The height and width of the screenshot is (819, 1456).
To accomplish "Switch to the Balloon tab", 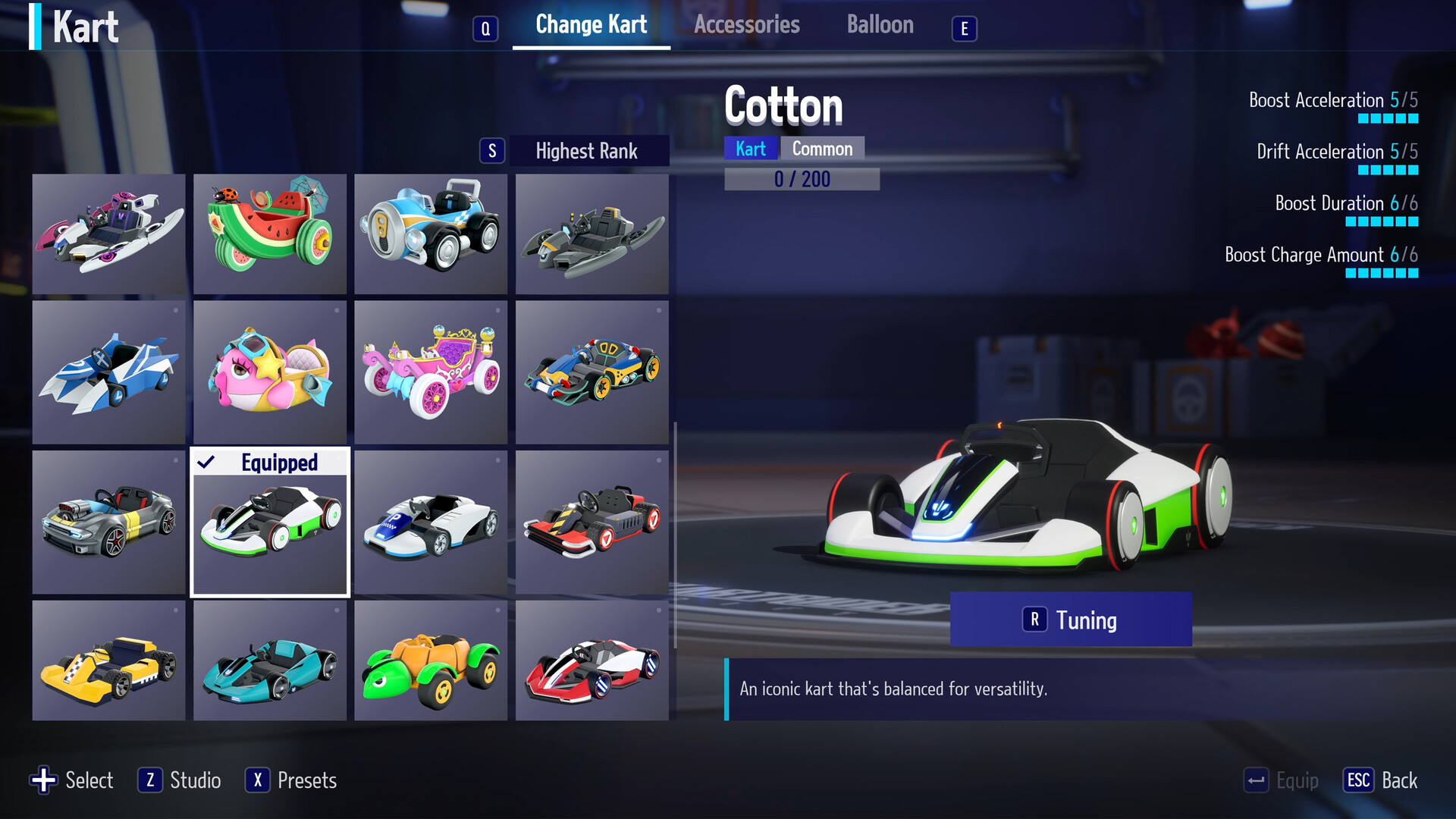I will pos(880,24).
